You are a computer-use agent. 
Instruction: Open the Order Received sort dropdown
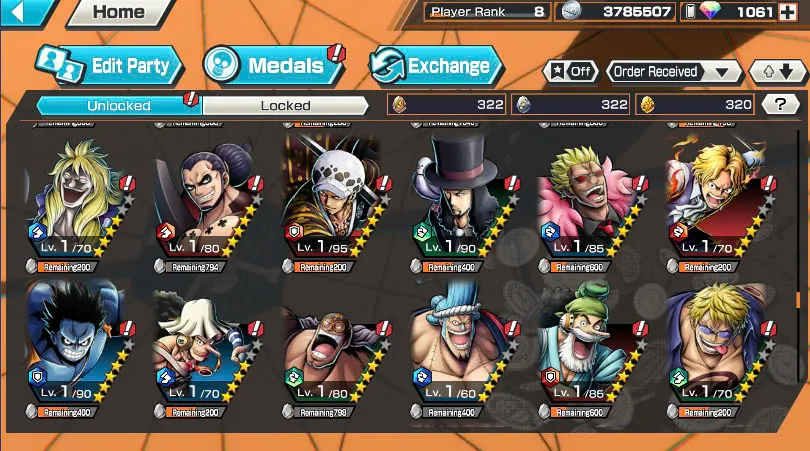673,72
